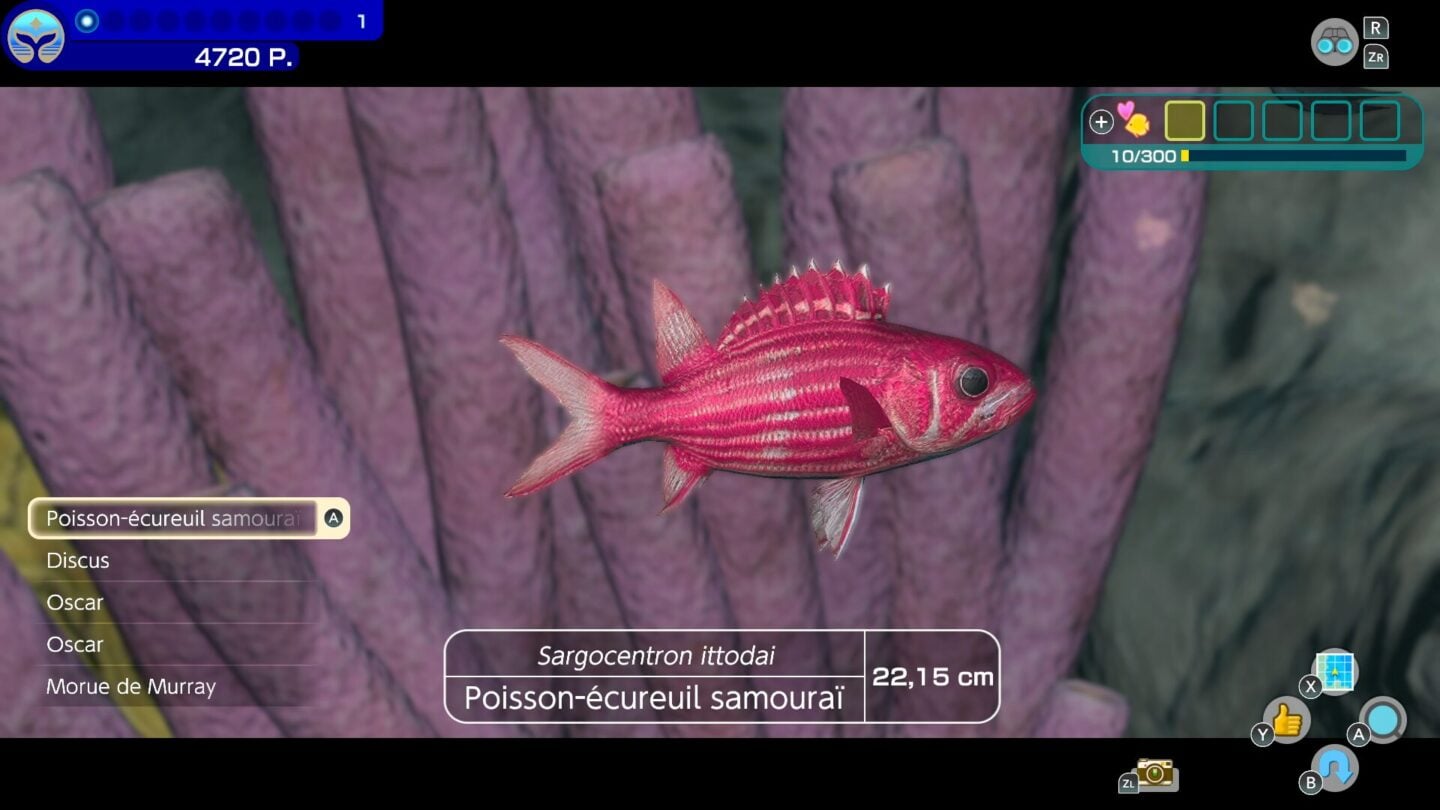Confirm Poisson-écureuil samouraï with the A button

coord(334,518)
